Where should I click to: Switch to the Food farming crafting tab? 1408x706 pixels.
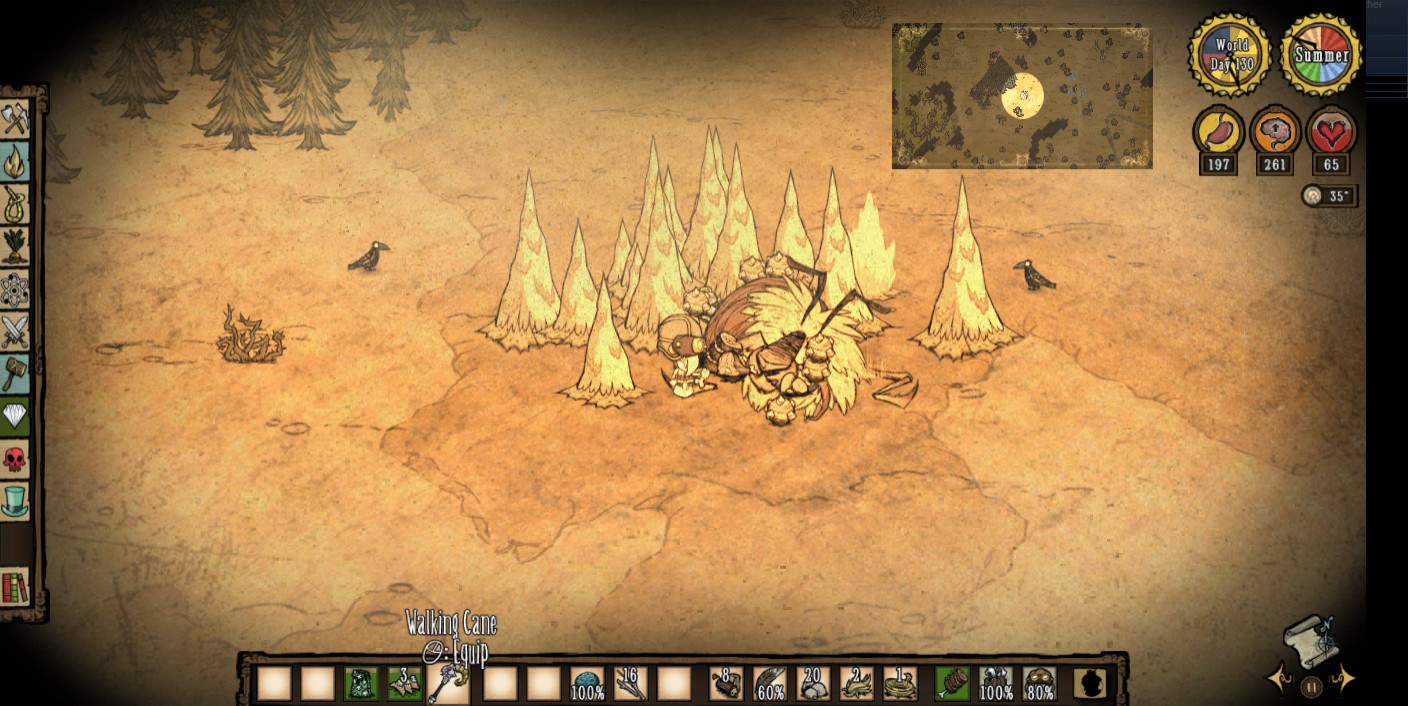tap(15, 247)
